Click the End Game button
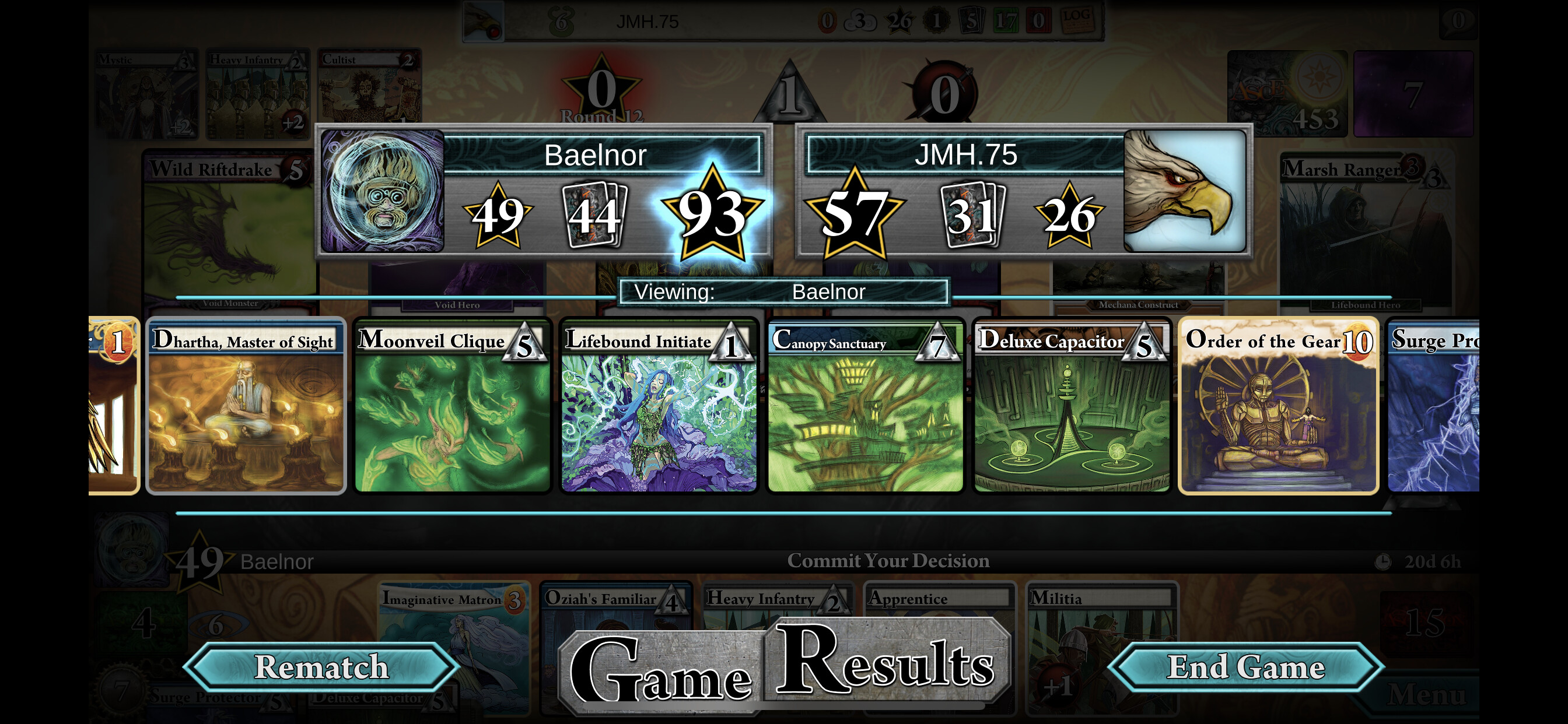The image size is (1568, 724). point(1245,667)
